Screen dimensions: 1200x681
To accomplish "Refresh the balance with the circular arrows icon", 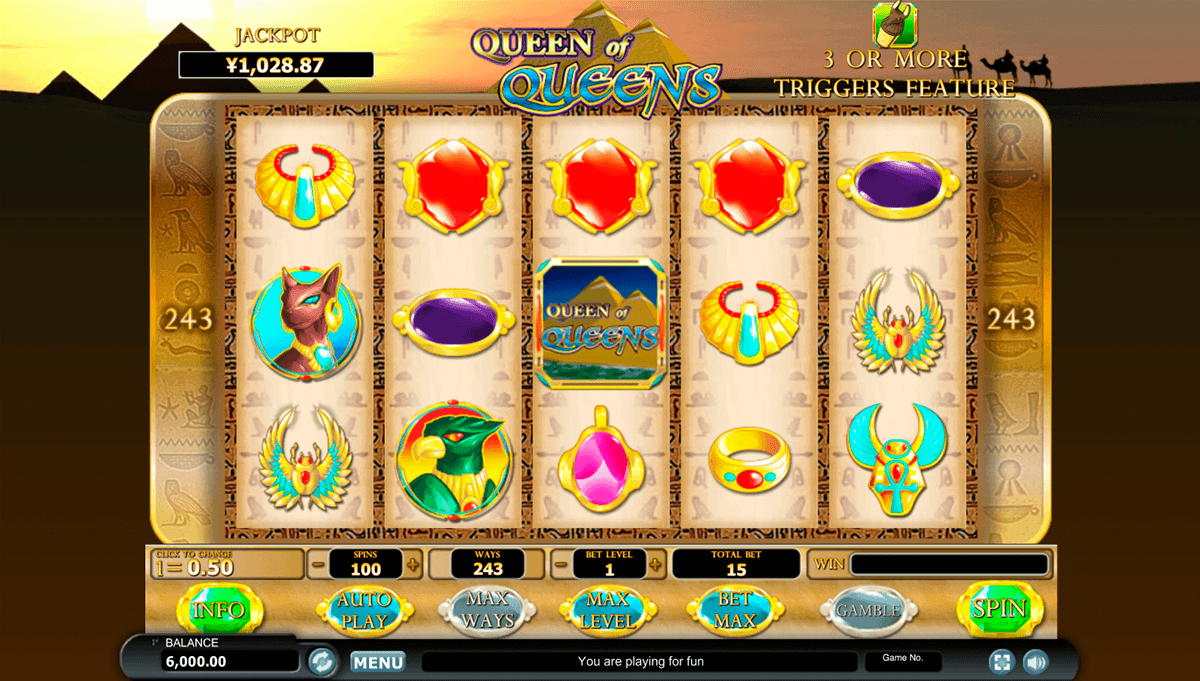I will click(322, 661).
